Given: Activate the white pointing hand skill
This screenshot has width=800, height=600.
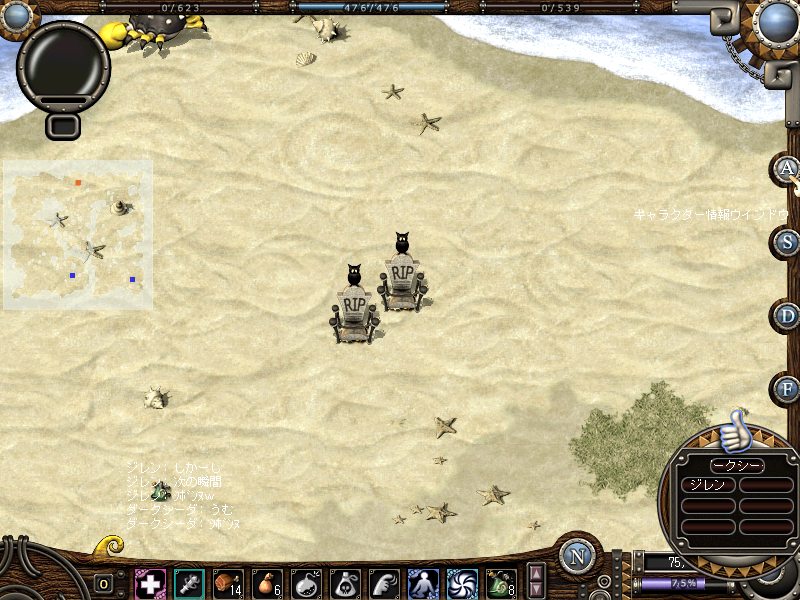Looking at the screenshot, I should tap(384, 583).
